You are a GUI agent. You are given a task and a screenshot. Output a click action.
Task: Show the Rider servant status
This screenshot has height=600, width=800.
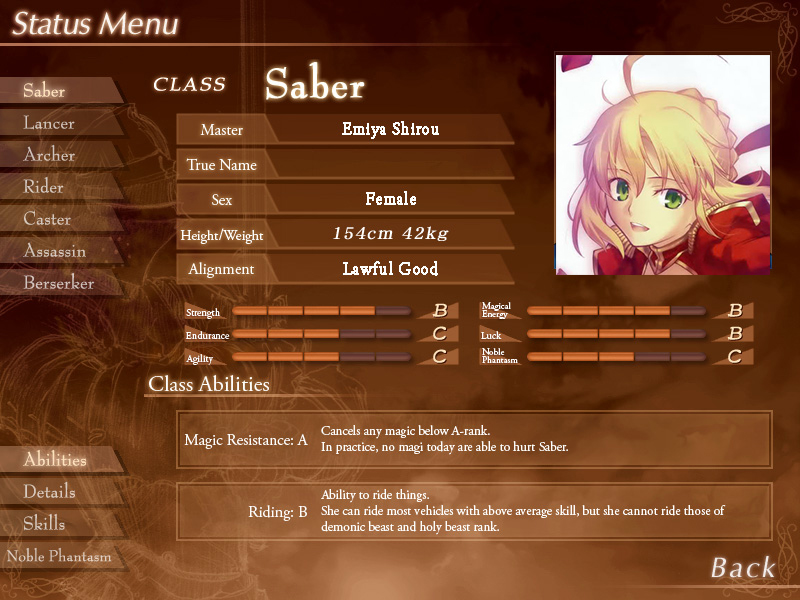point(44,187)
